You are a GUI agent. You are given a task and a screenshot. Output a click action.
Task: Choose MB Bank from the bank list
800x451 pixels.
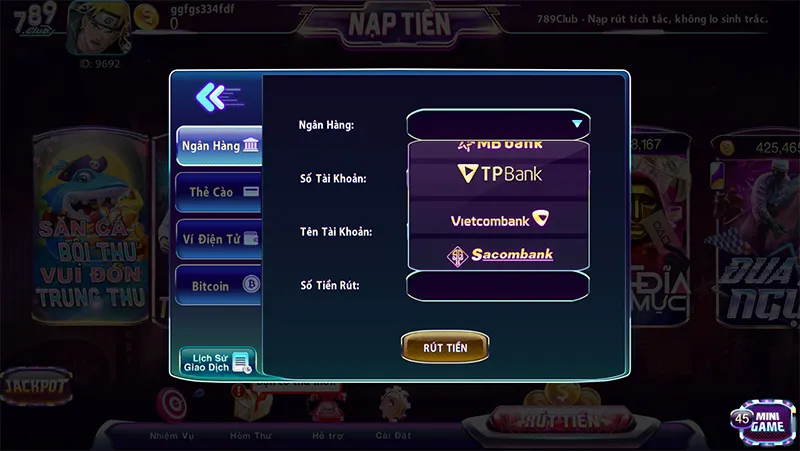click(499, 144)
